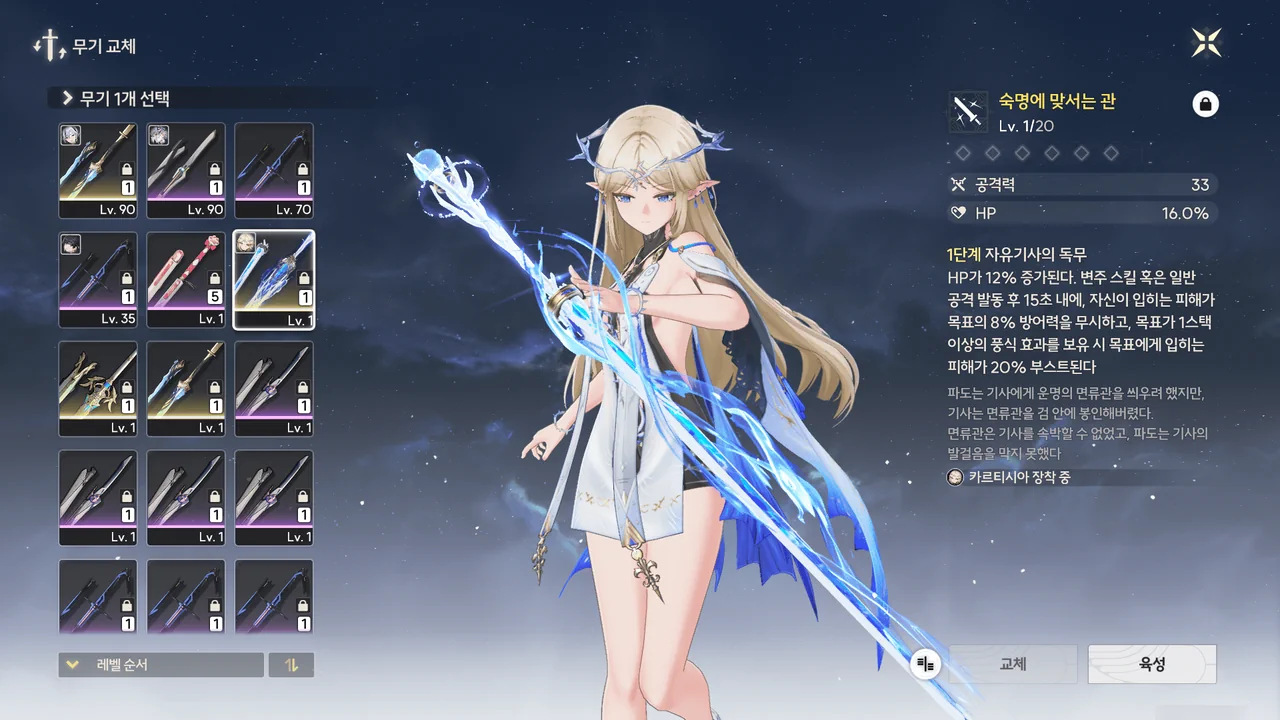Screen dimensions: 1280x720
Task: Close the weapon swap screen
Action: pyautogui.click(x=1205, y=42)
